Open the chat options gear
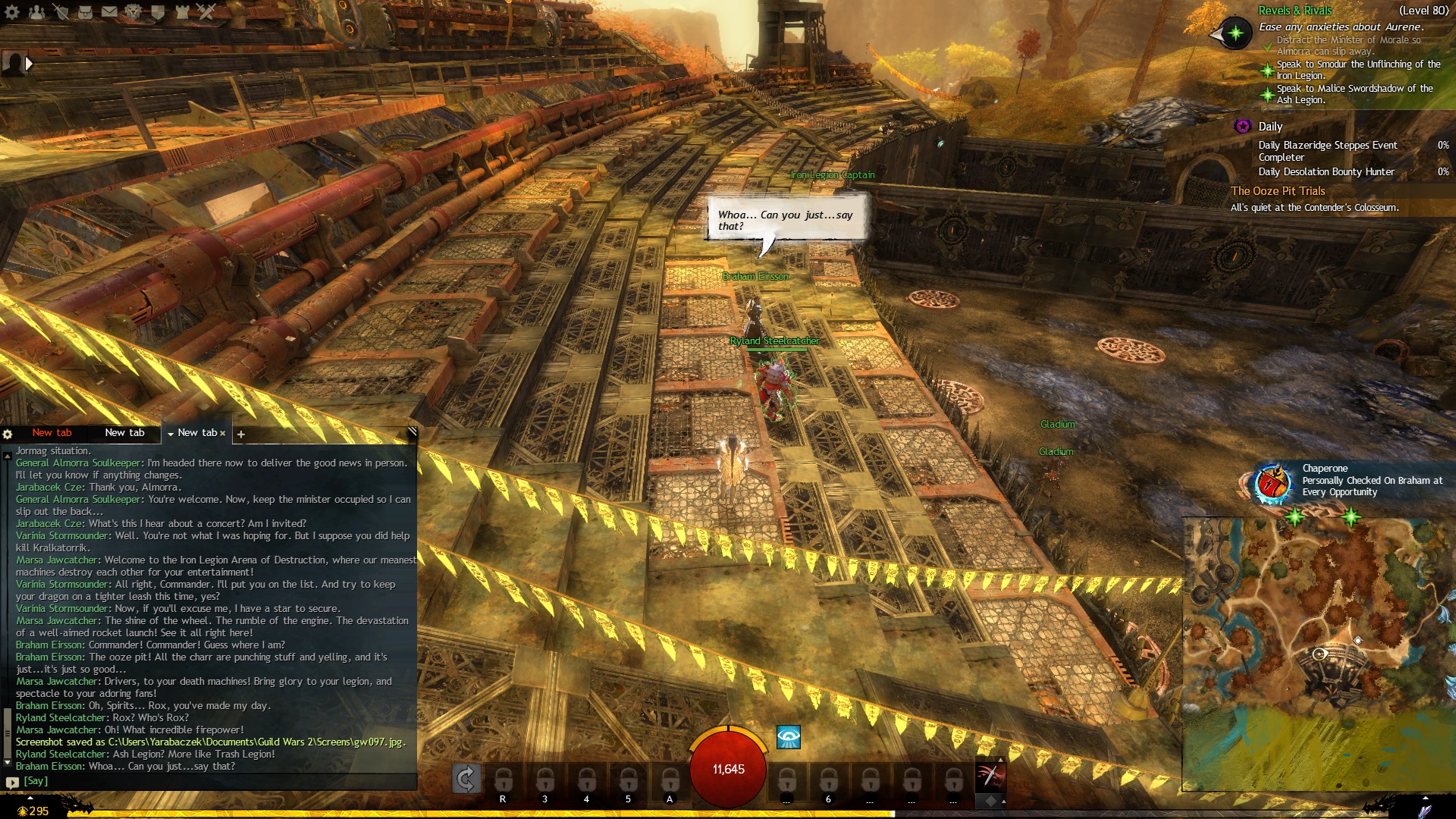The height and width of the screenshot is (819, 1456). (x=8, y=434)
